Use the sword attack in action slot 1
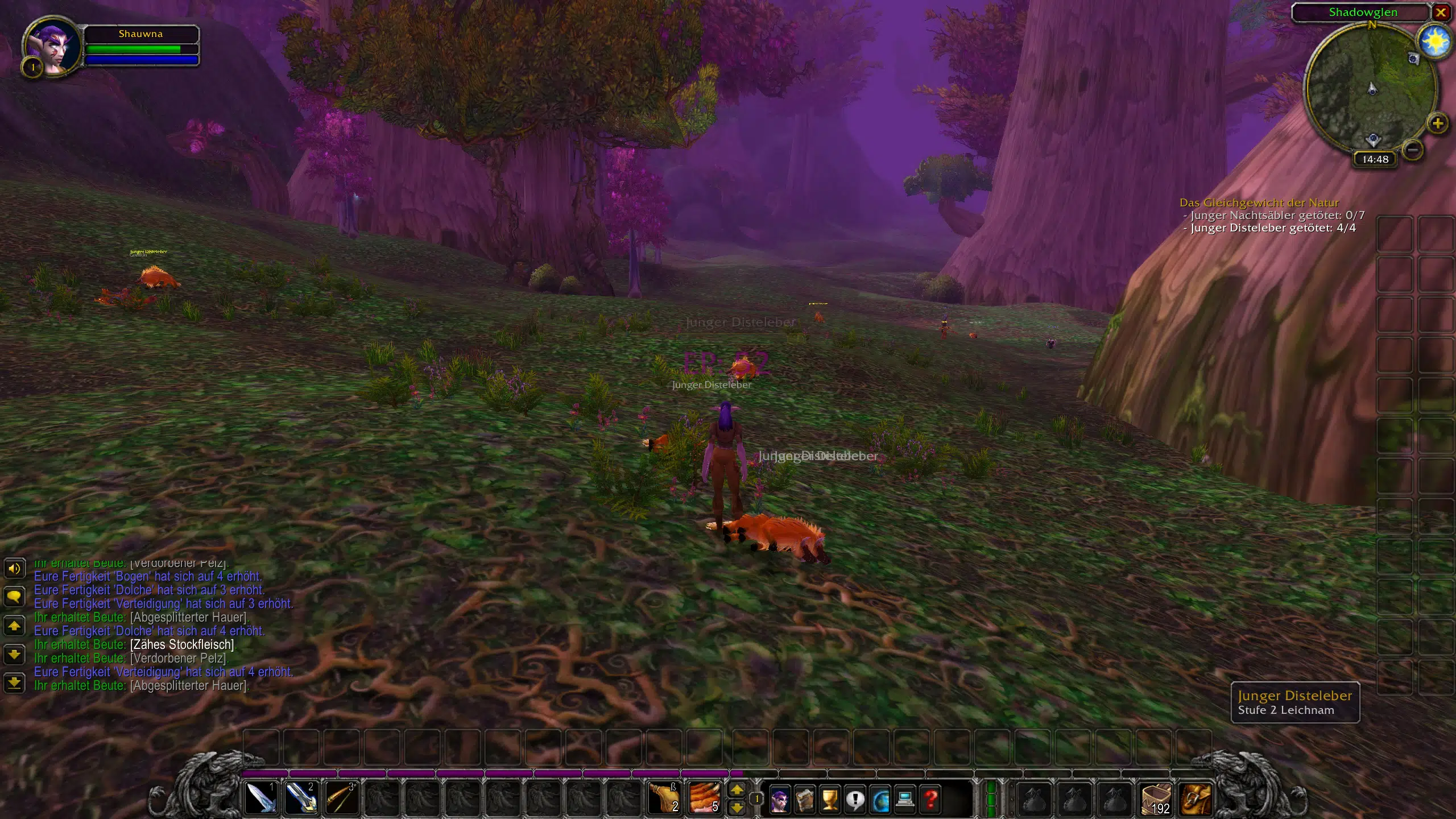This screenshot has width=1456, height=819. pyautogui.click(x=260, y=798)
